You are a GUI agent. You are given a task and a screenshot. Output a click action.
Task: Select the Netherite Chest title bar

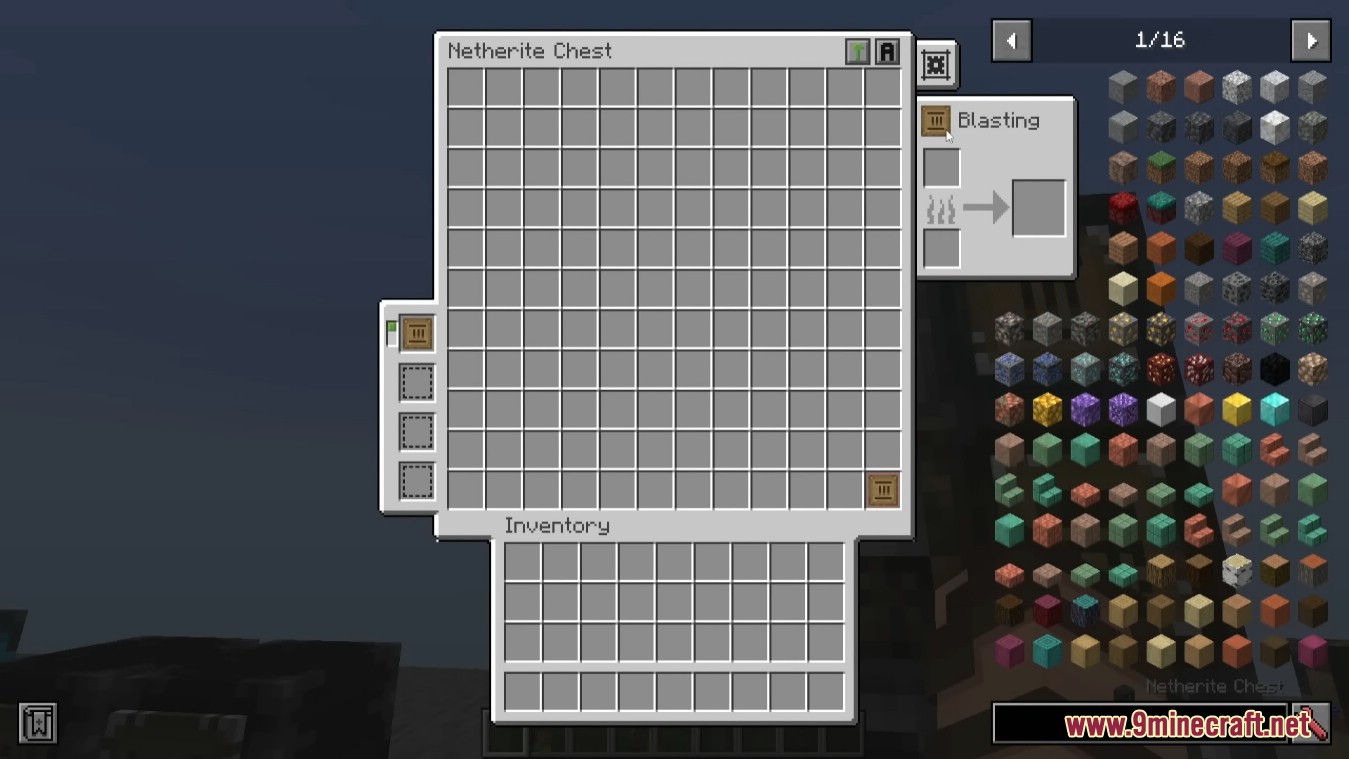pos(532,51)
